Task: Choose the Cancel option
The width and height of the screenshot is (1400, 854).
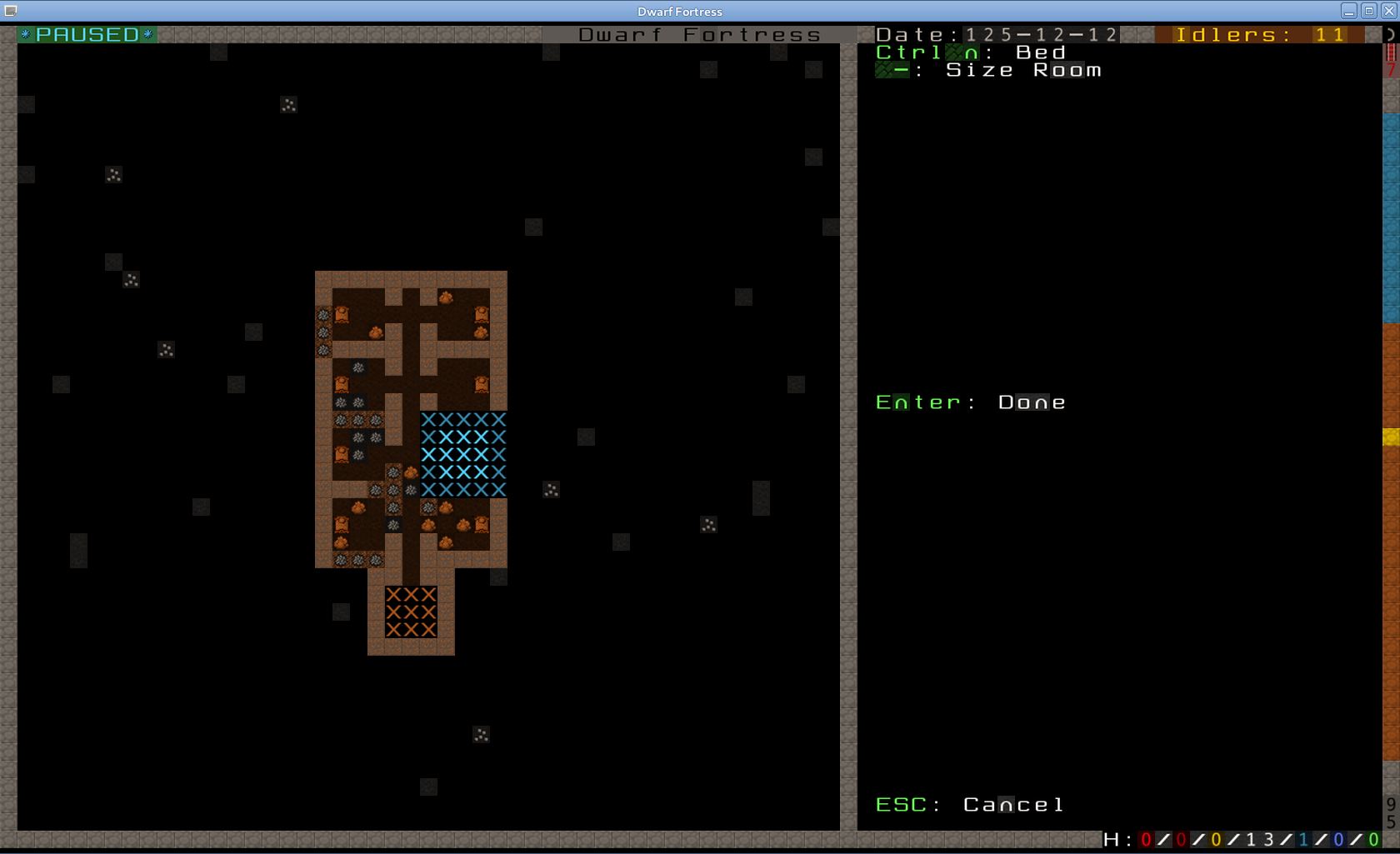Action: pyautogui.click(x=1012, y=805)
